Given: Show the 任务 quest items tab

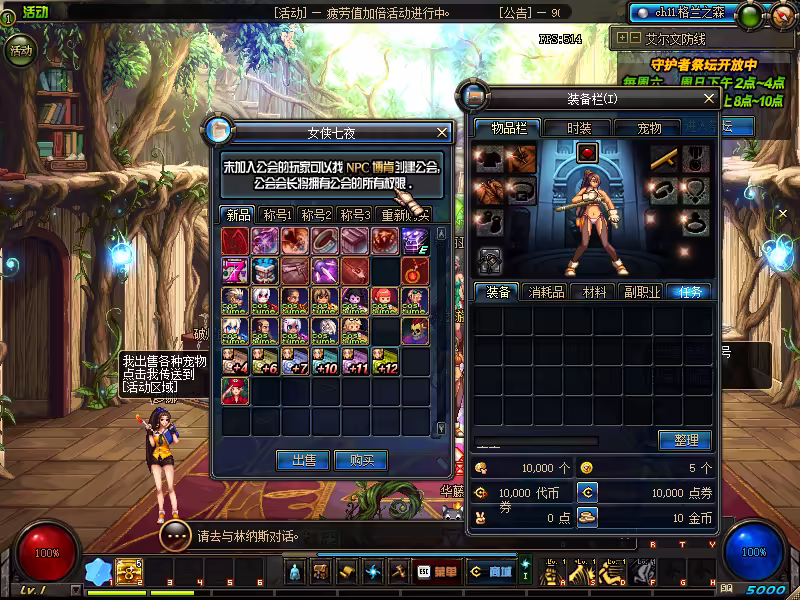Looking at the screenshot, I should (x=690, y=292).
